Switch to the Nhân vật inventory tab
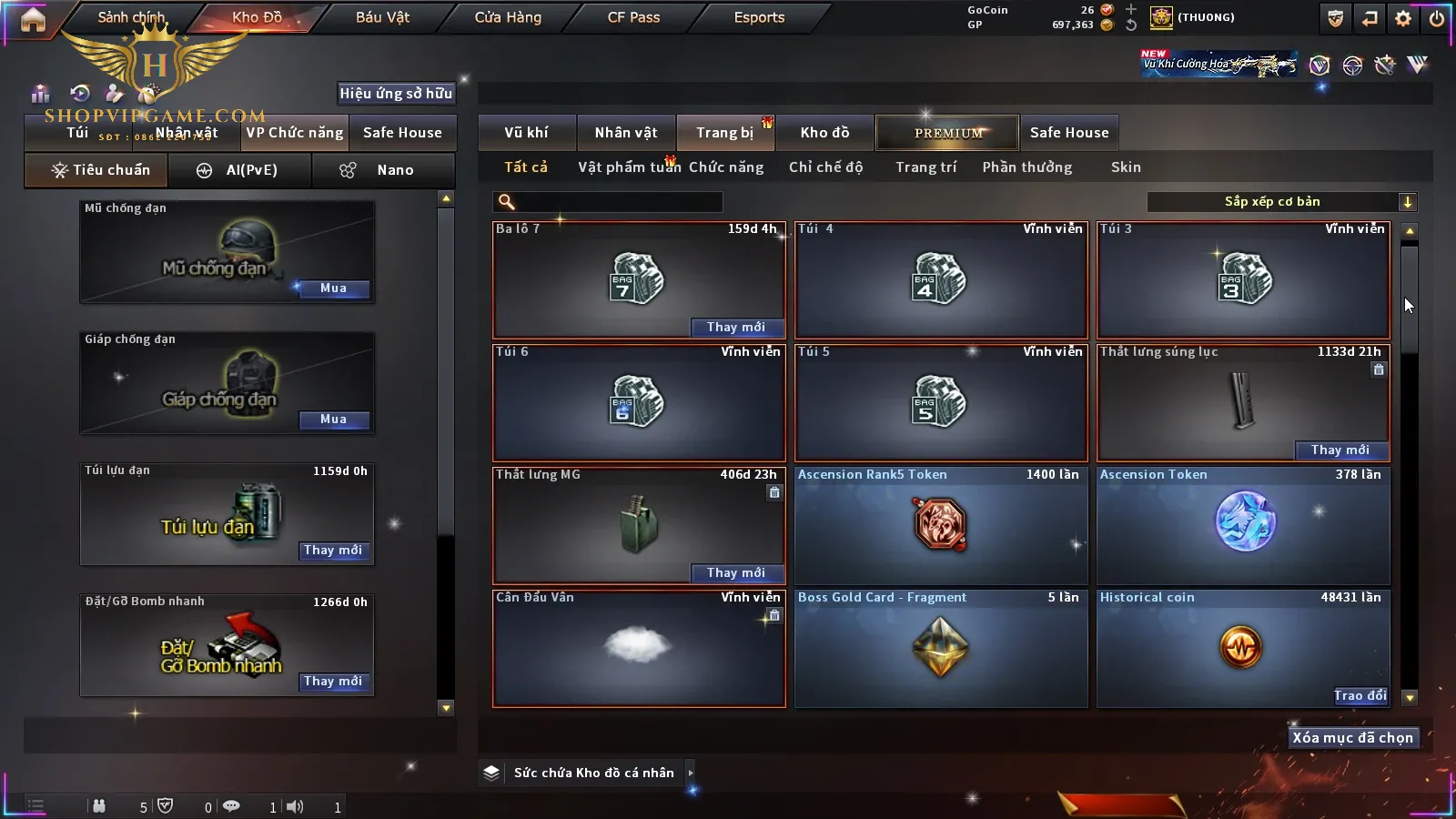Screen dimensions: 1456x819 coord(626,133)
